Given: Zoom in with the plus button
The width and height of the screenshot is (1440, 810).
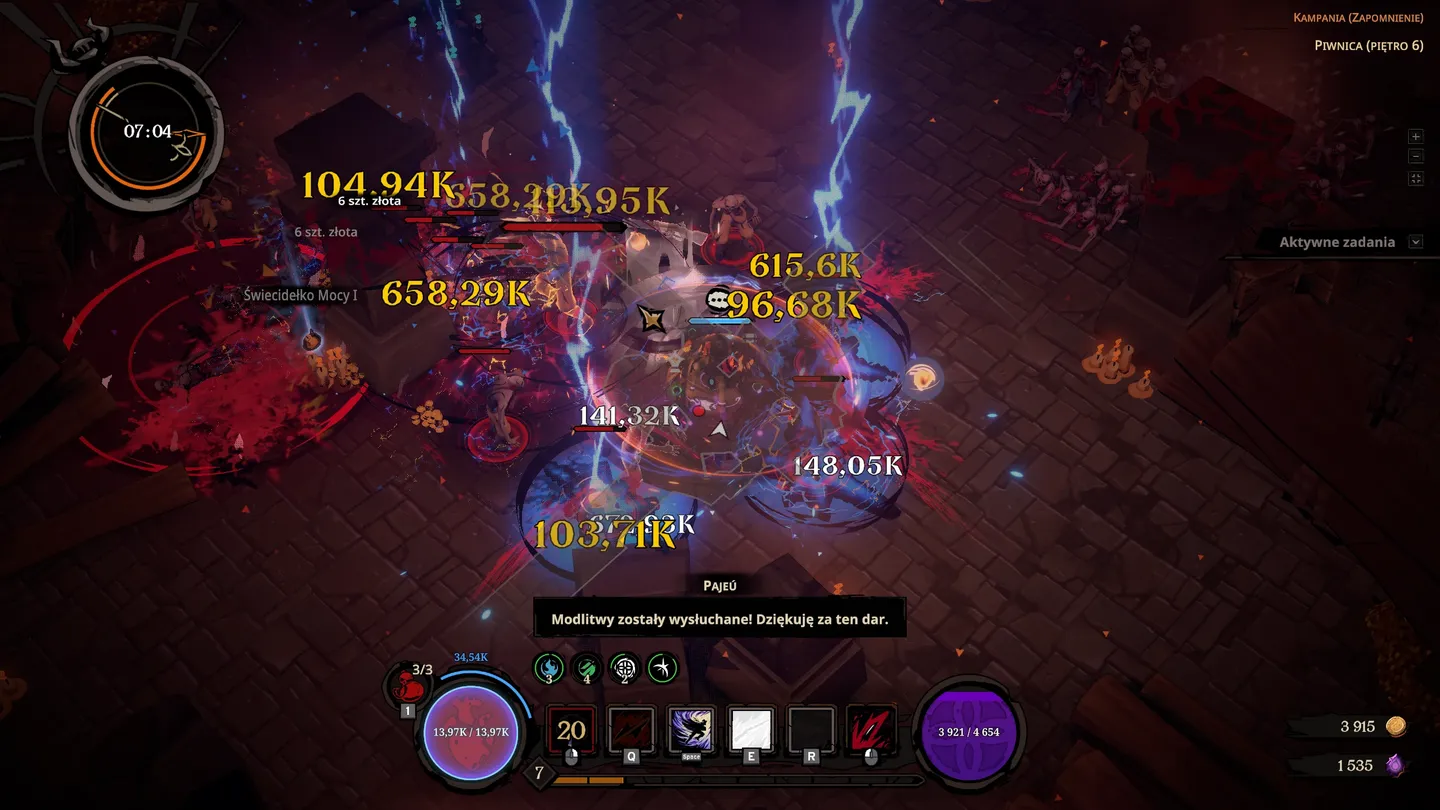Looking at the screenshot, I should click(1415, 137).
